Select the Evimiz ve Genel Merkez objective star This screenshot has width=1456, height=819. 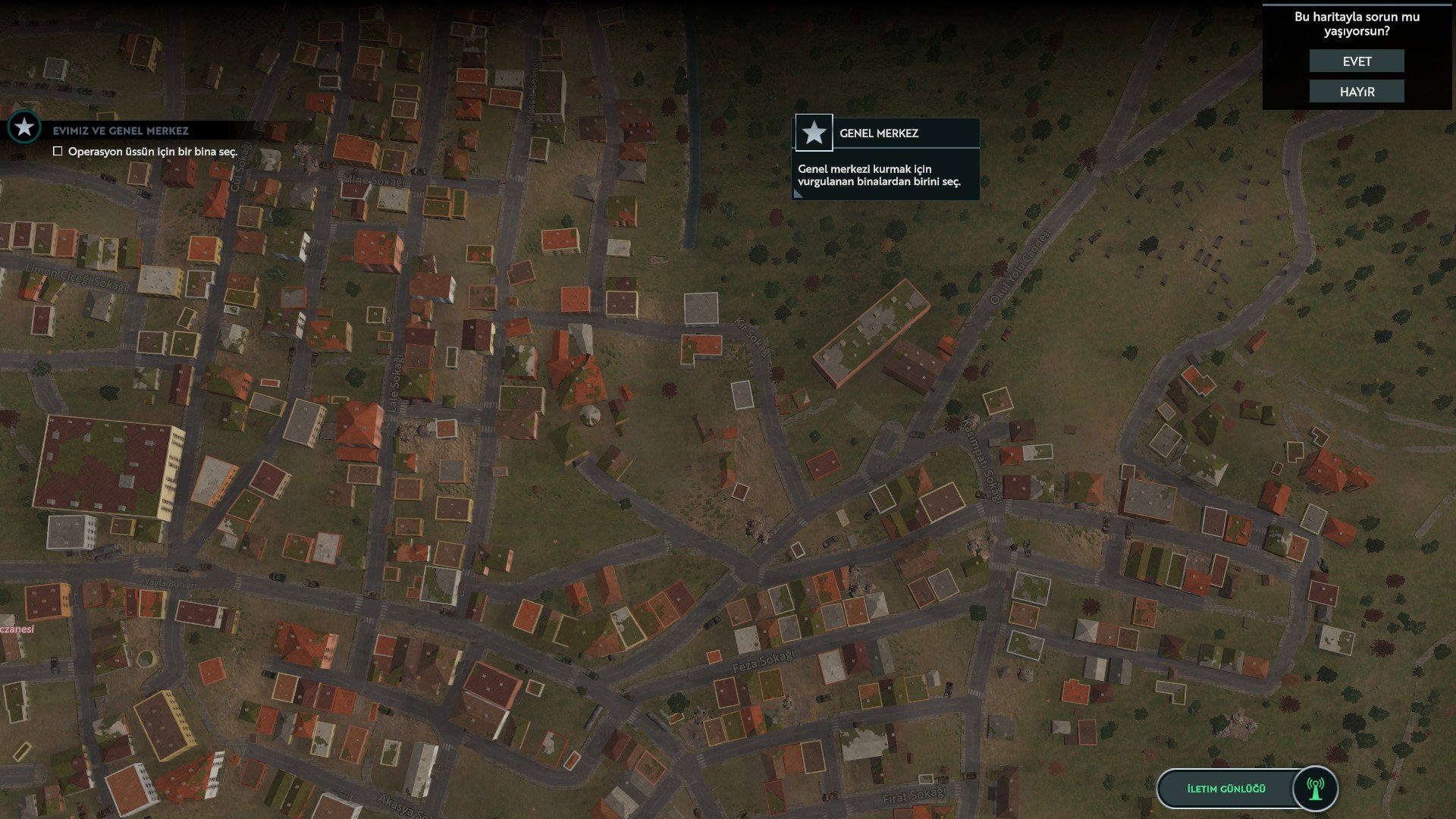24,127
